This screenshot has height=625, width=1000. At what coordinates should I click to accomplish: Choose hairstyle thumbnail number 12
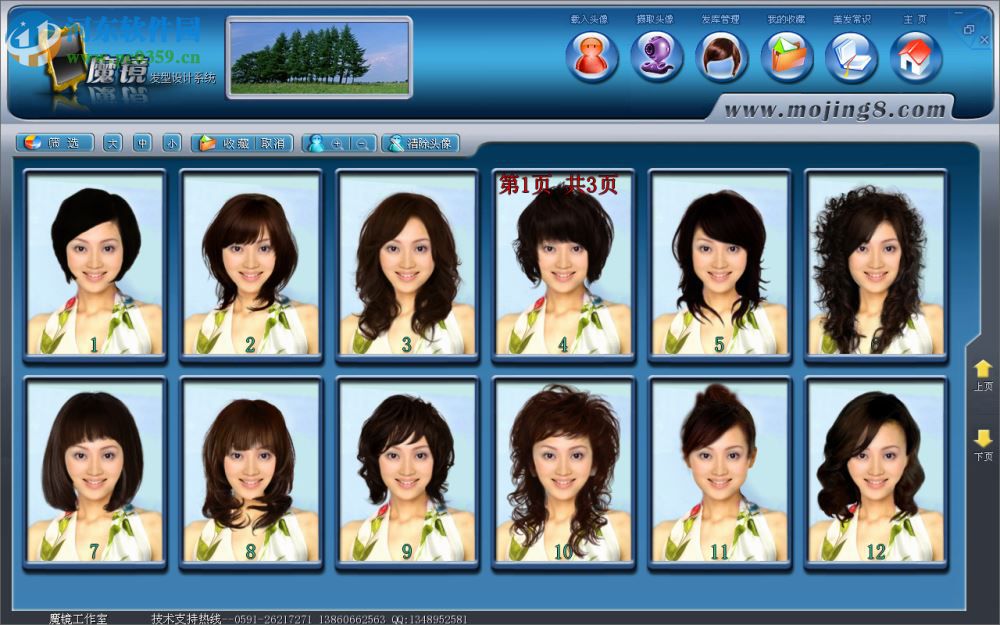click(x=876, y=472)
